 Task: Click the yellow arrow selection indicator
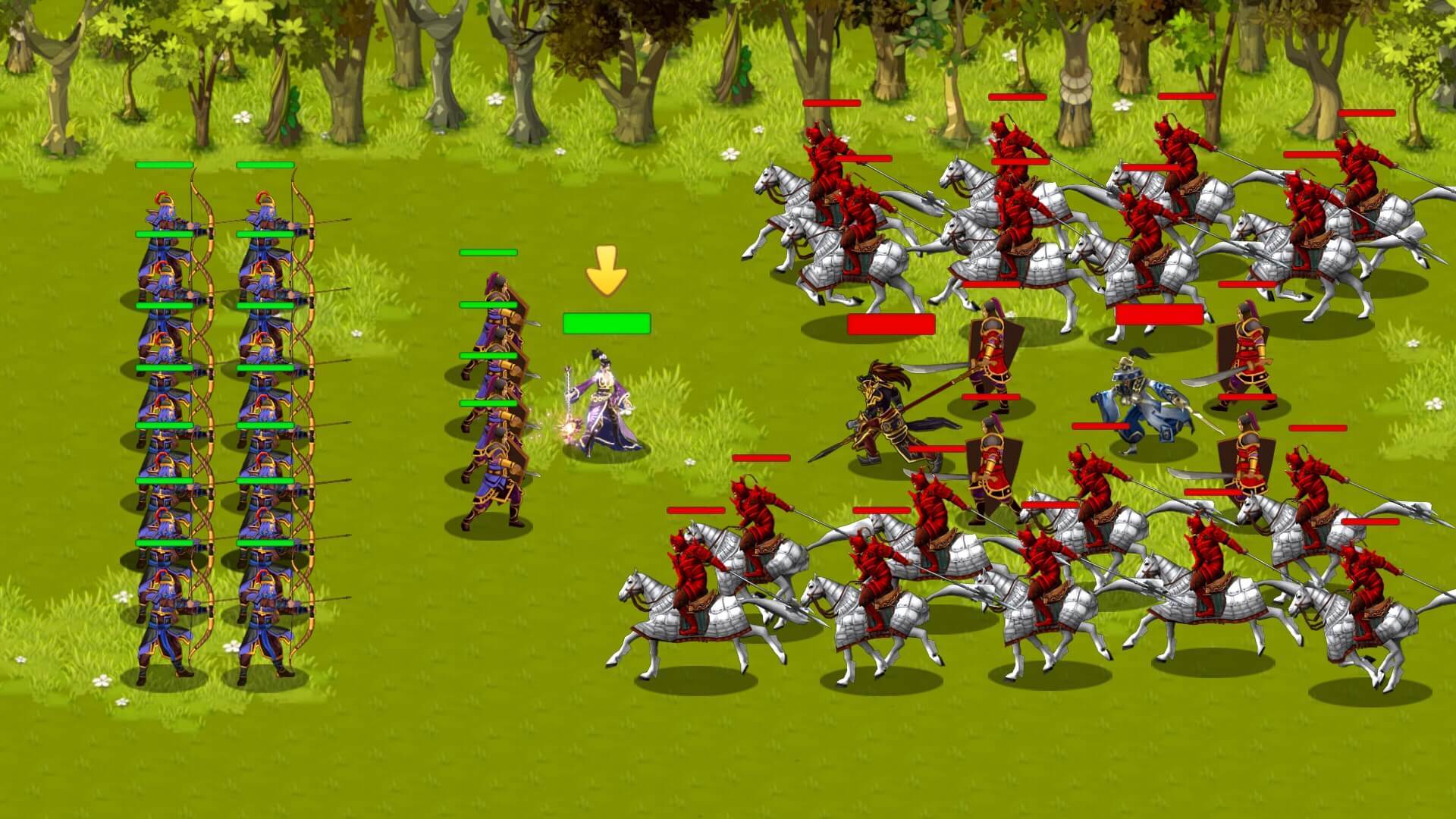click(605, 271)
